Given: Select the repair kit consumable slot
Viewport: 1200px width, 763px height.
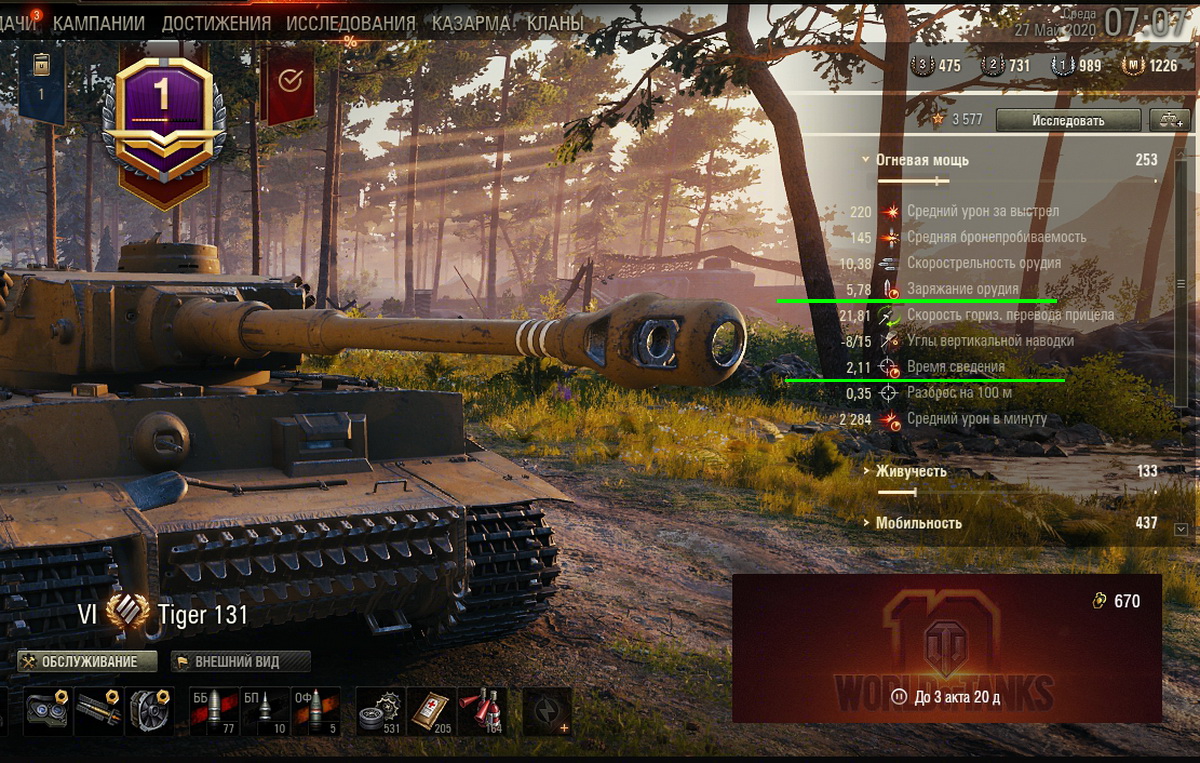Looking at the screenshot, I should click(x=379, y=710).
